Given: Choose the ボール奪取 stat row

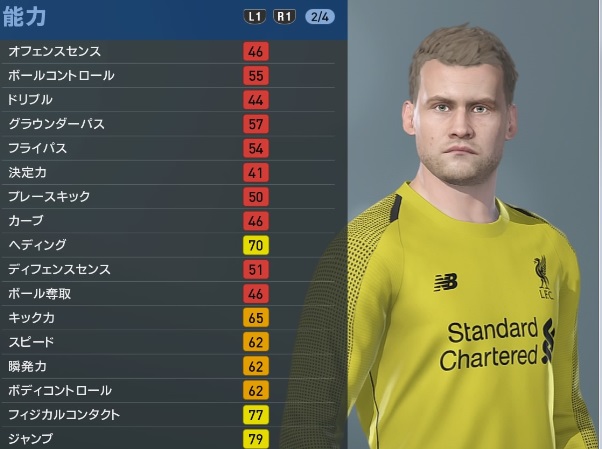Looking at the screenshot, I should point(170,294).
